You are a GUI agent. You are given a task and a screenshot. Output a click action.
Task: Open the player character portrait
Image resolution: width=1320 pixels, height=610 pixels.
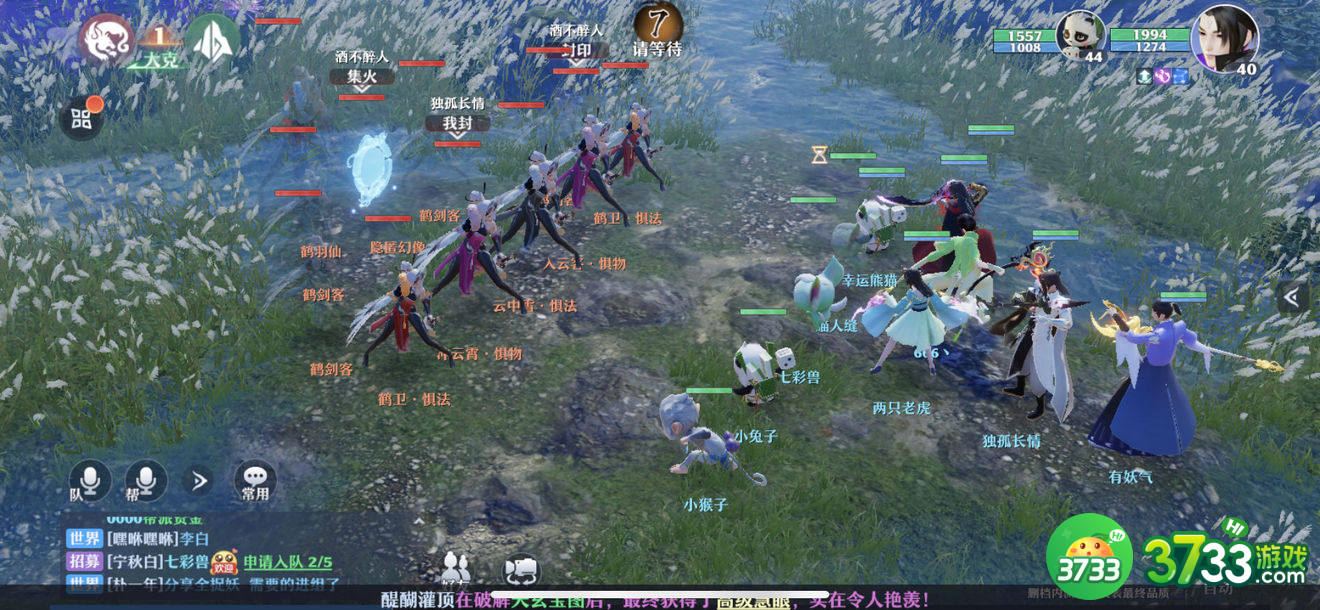[x=1224, y=37]
